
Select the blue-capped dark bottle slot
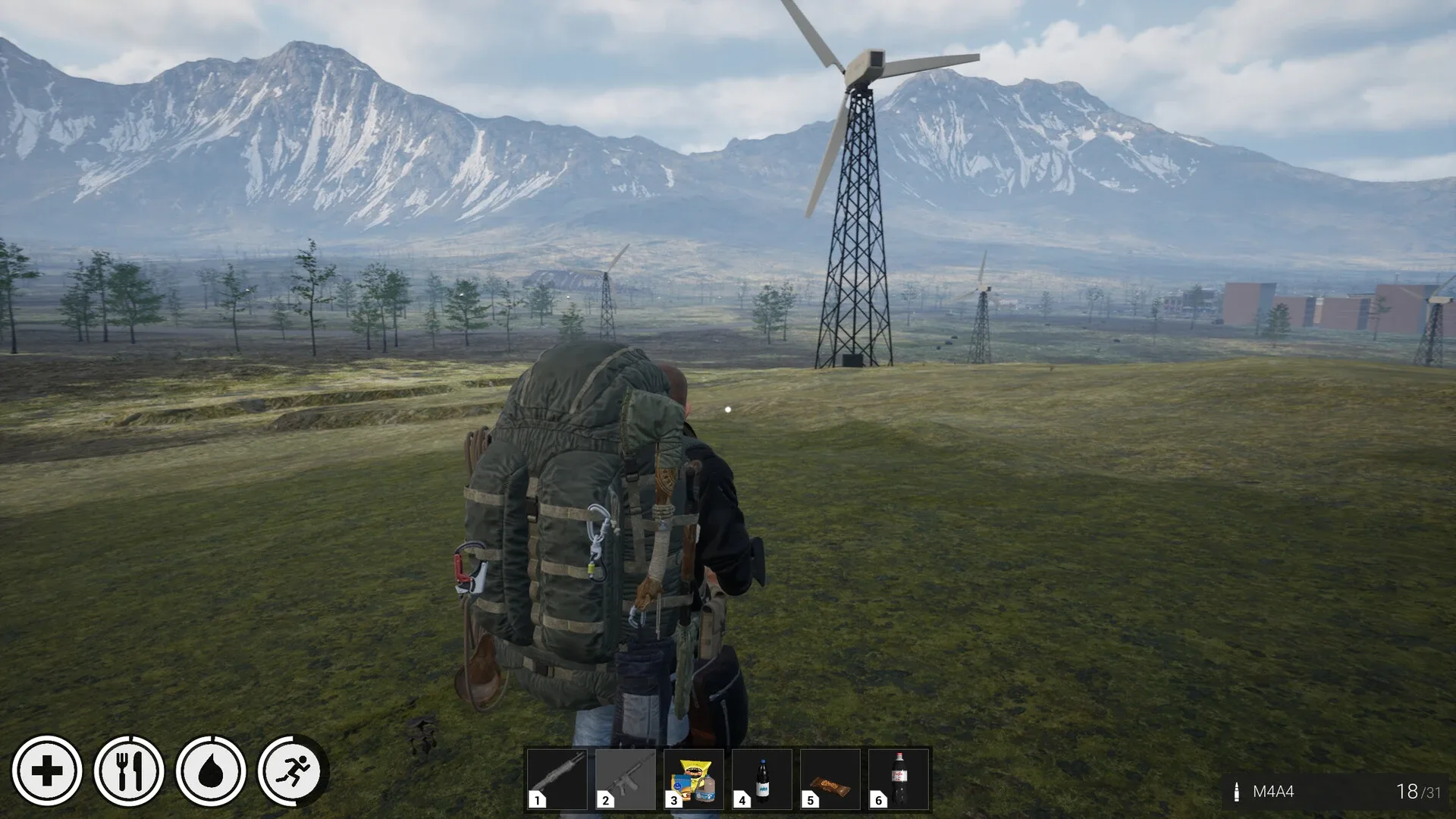762,780
